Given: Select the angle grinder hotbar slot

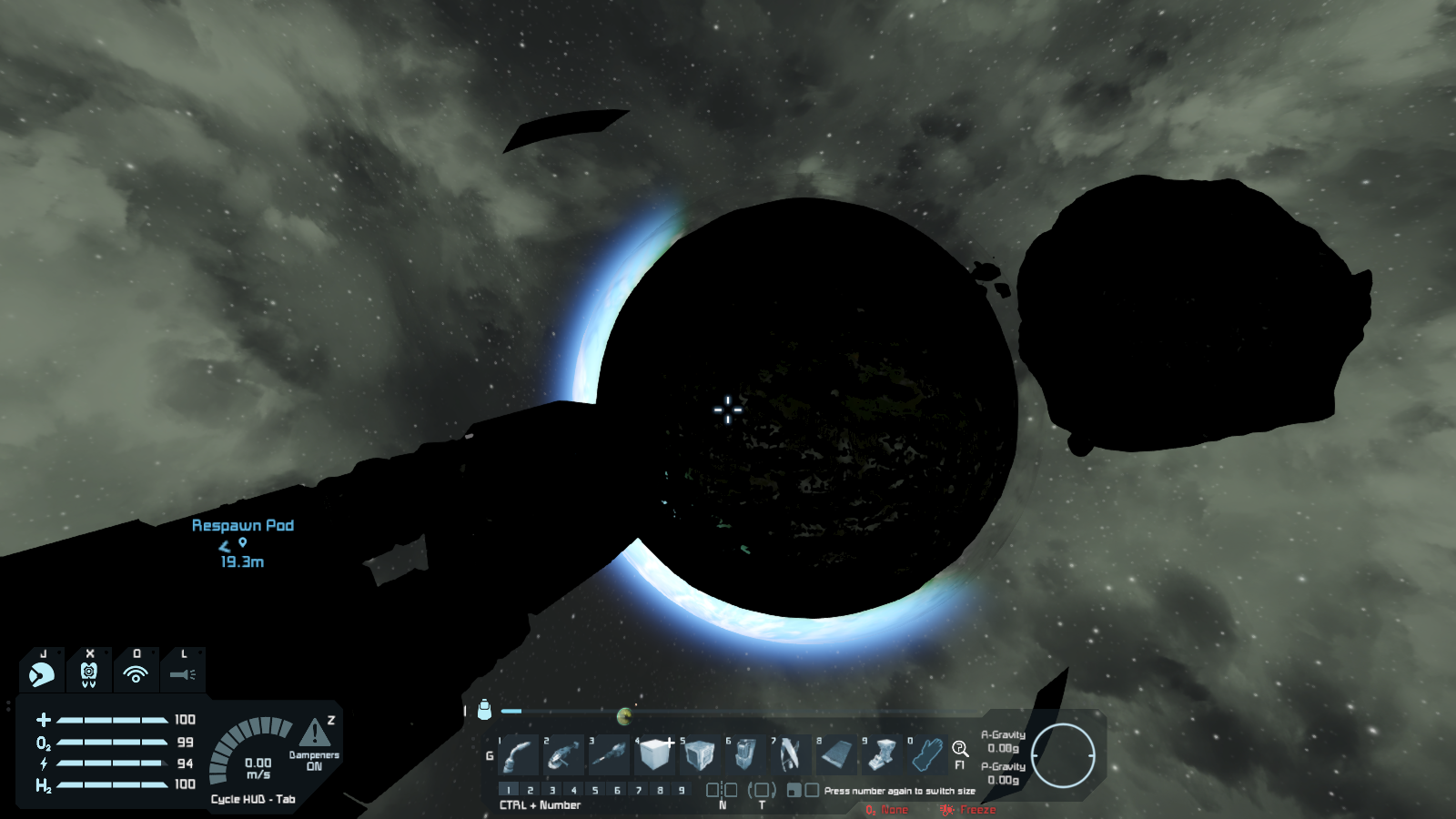Looking at the screenshot, I should coord(564,755).
